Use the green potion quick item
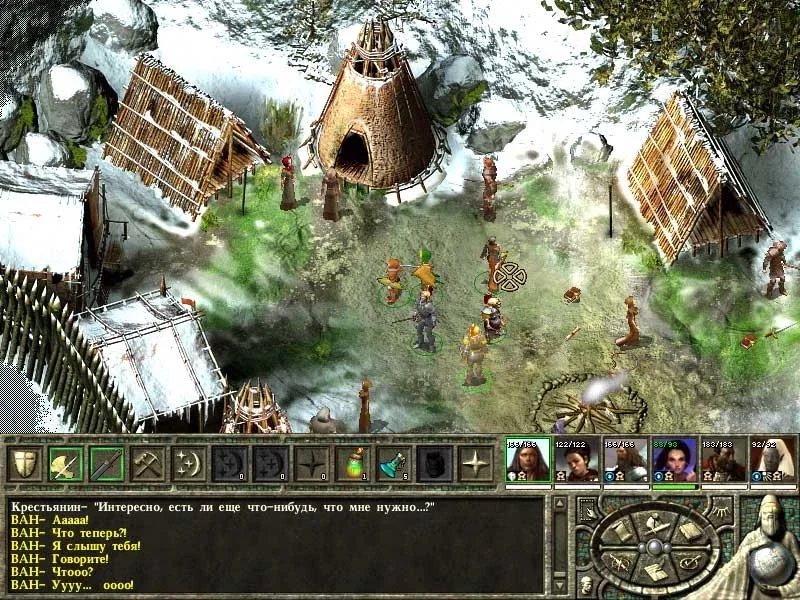800x600 pixels. coord(353,463)
